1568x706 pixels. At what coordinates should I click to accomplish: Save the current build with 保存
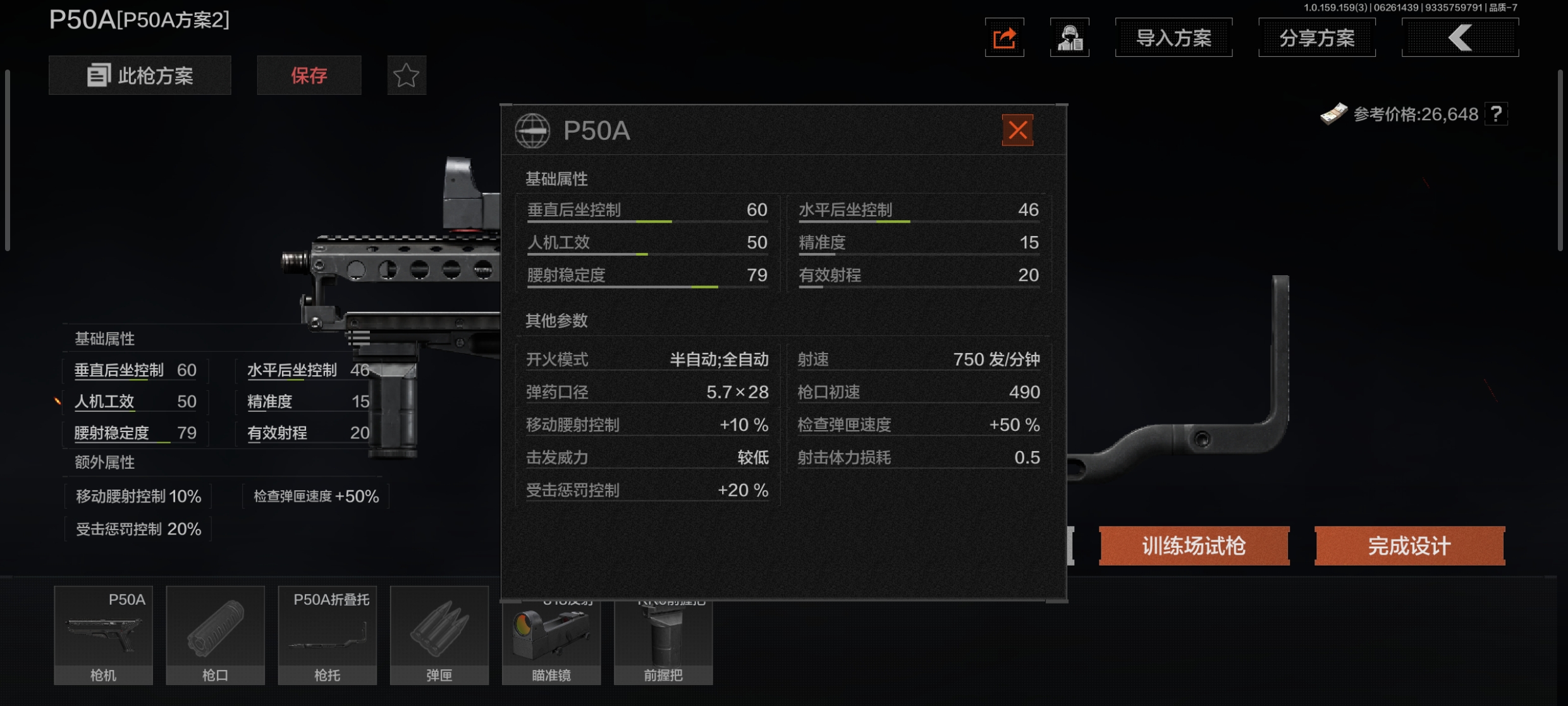tap(309, 75)
